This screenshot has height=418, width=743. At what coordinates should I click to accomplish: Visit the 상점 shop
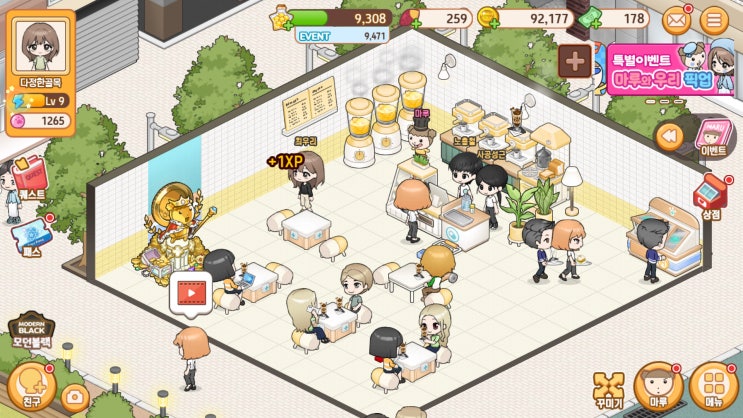(710, 193)
